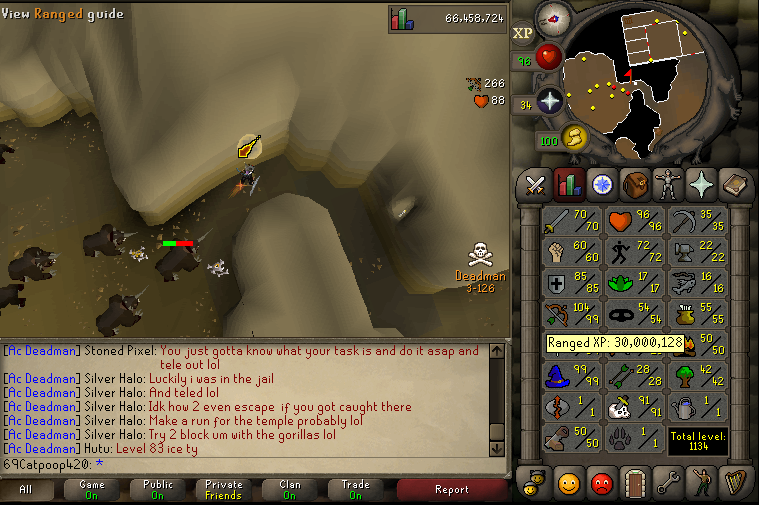Switch to the Quest List tab
The height and width of the screenshot is (505, 759).
point(601,184)
